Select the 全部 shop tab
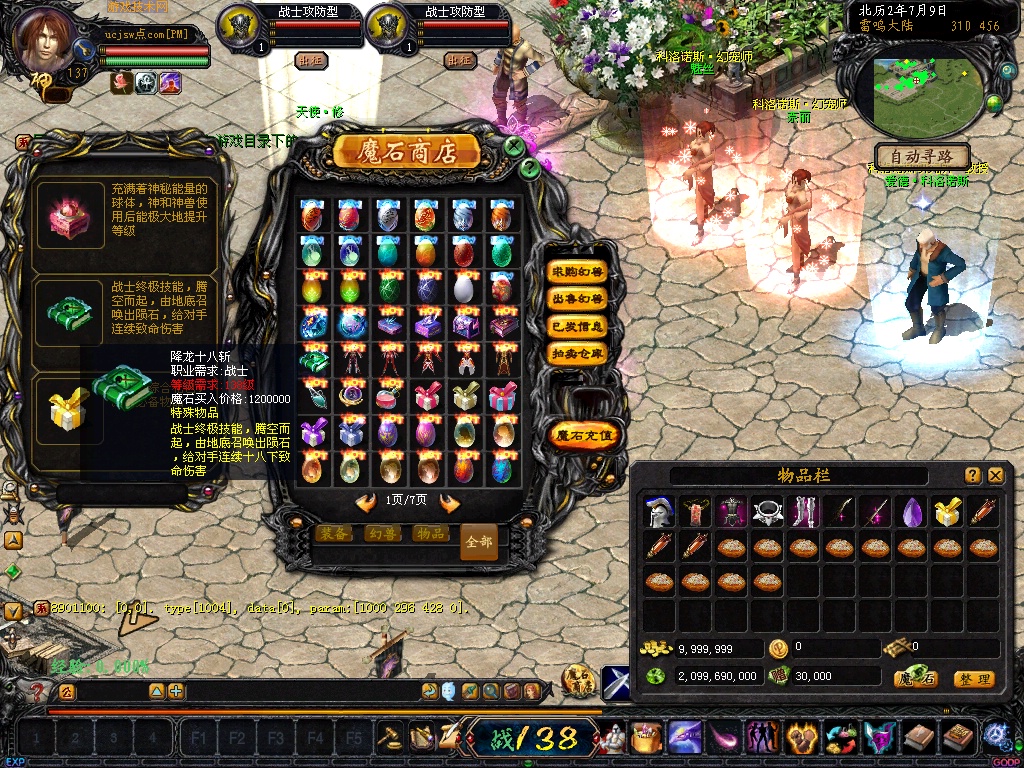The height and width of the screenshot is (768, 1024). (479, 542)
